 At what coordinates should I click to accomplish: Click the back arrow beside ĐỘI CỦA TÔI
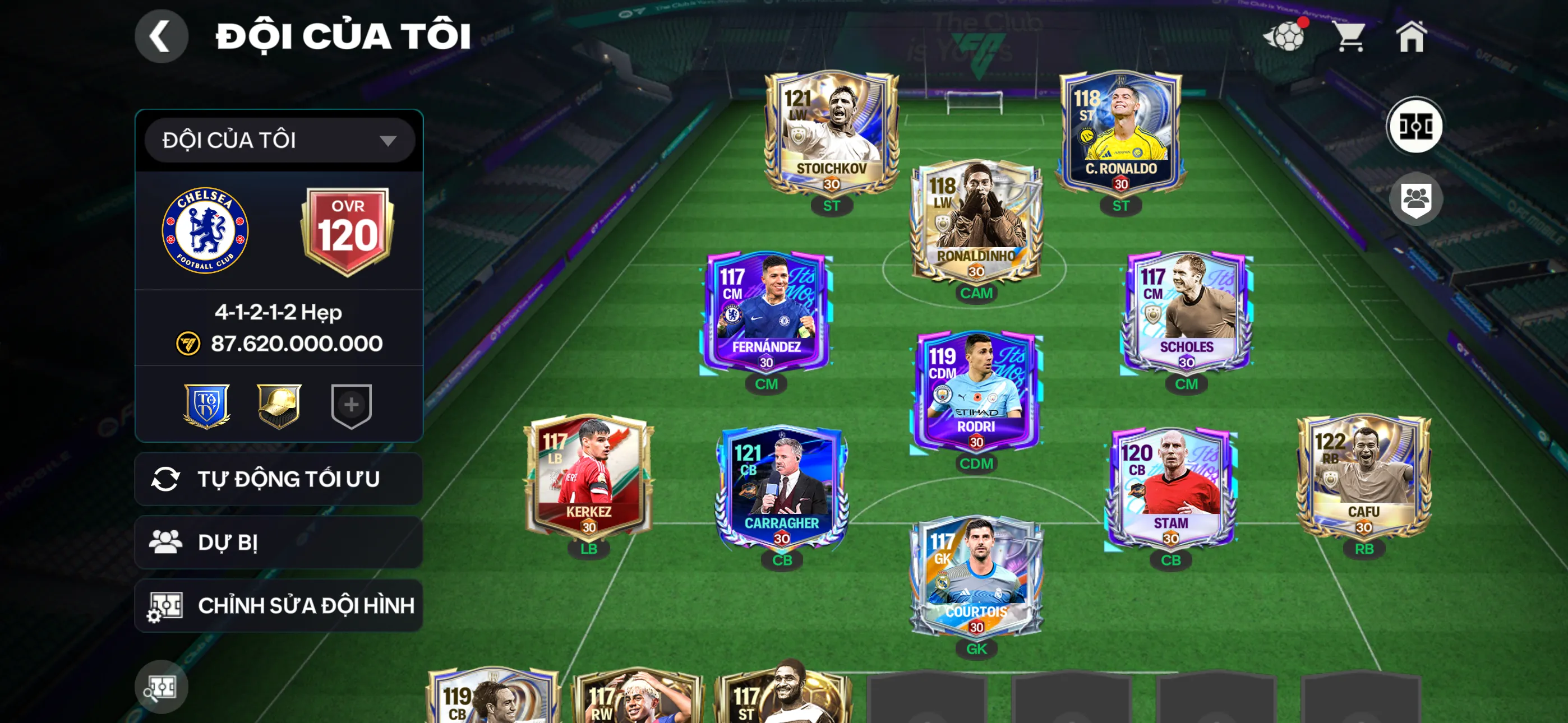(x=162, y=36)
